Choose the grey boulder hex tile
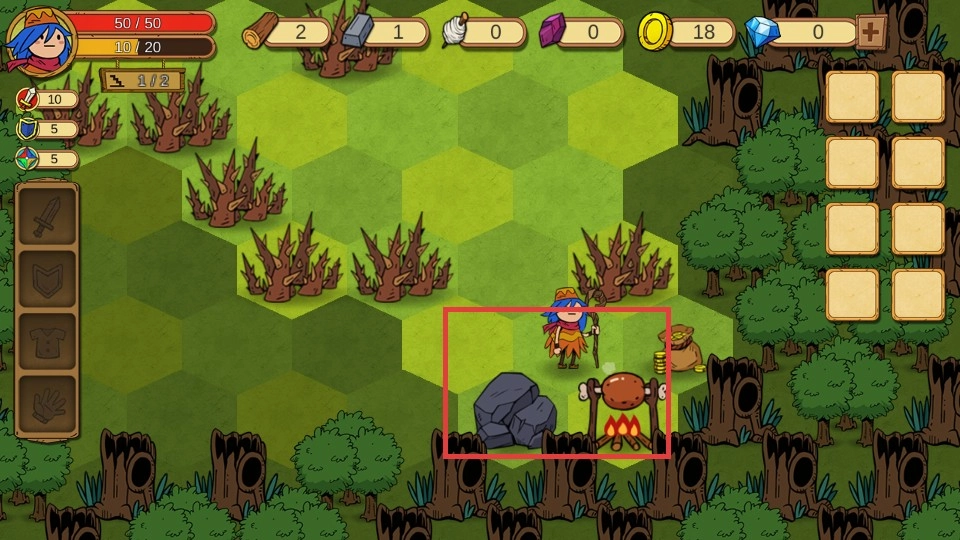This screenshot has height=540, width=960. pos(514,410)
